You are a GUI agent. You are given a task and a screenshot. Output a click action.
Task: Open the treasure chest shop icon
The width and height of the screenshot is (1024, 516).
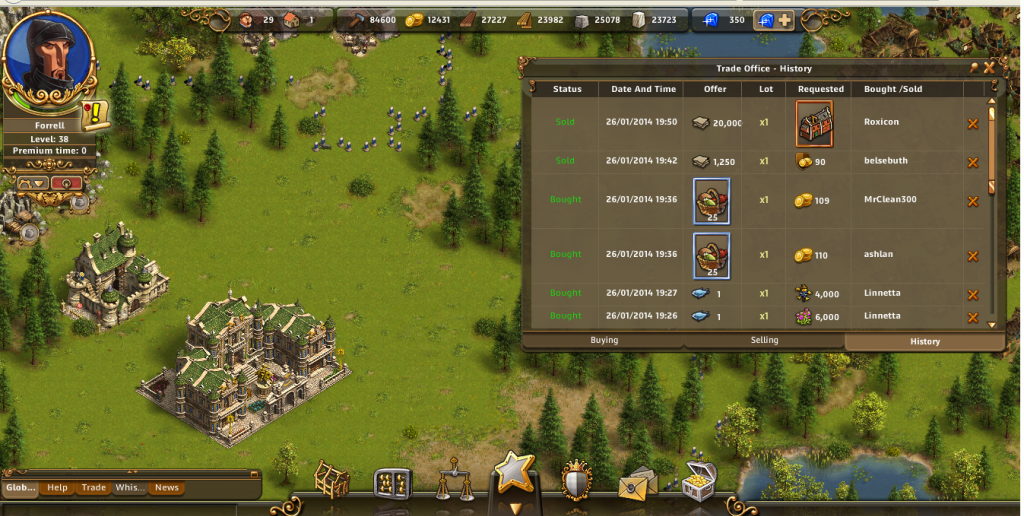(x=700, y=481)
